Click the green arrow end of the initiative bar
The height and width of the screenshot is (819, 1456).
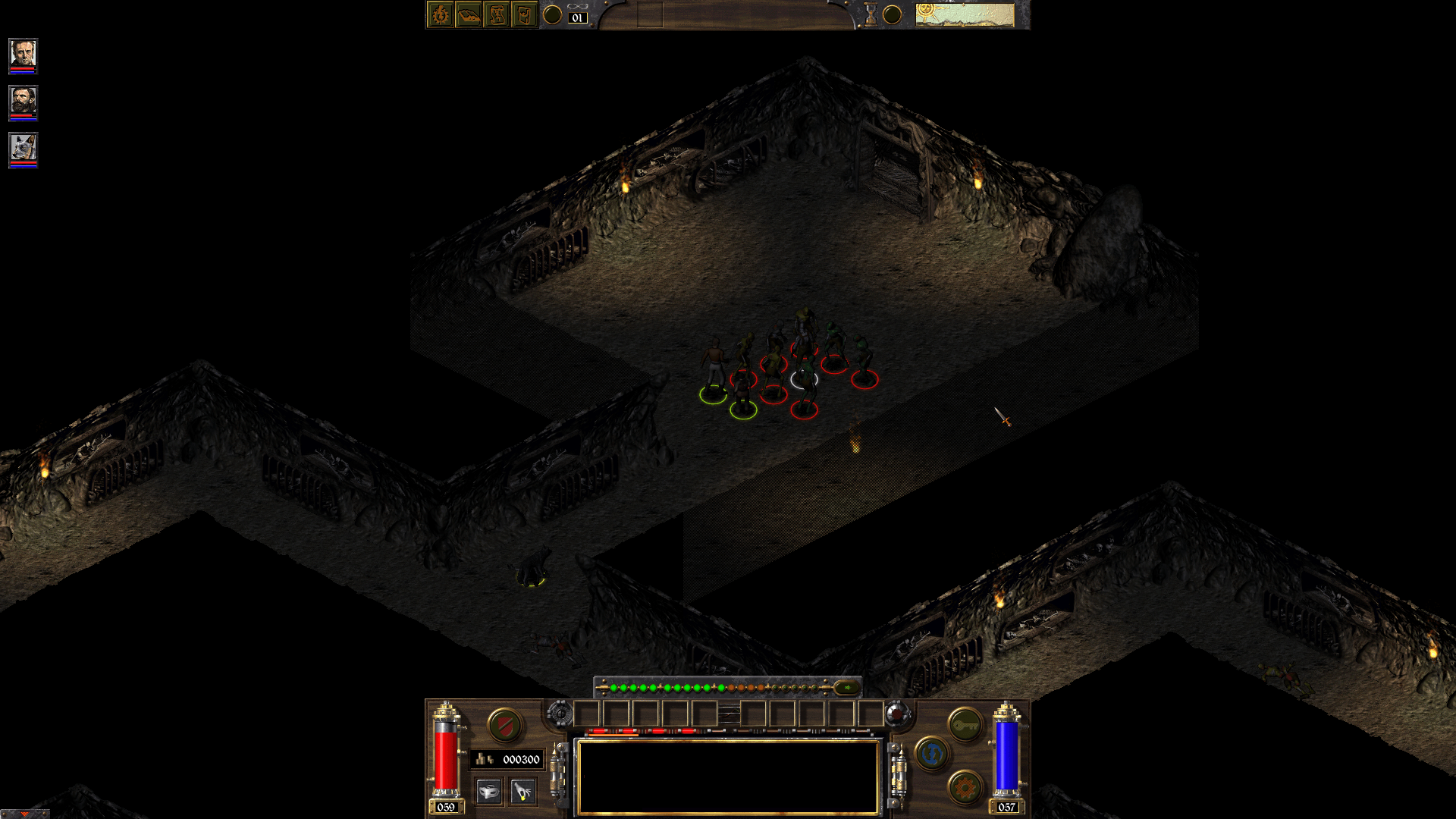(x=847, y=687)
